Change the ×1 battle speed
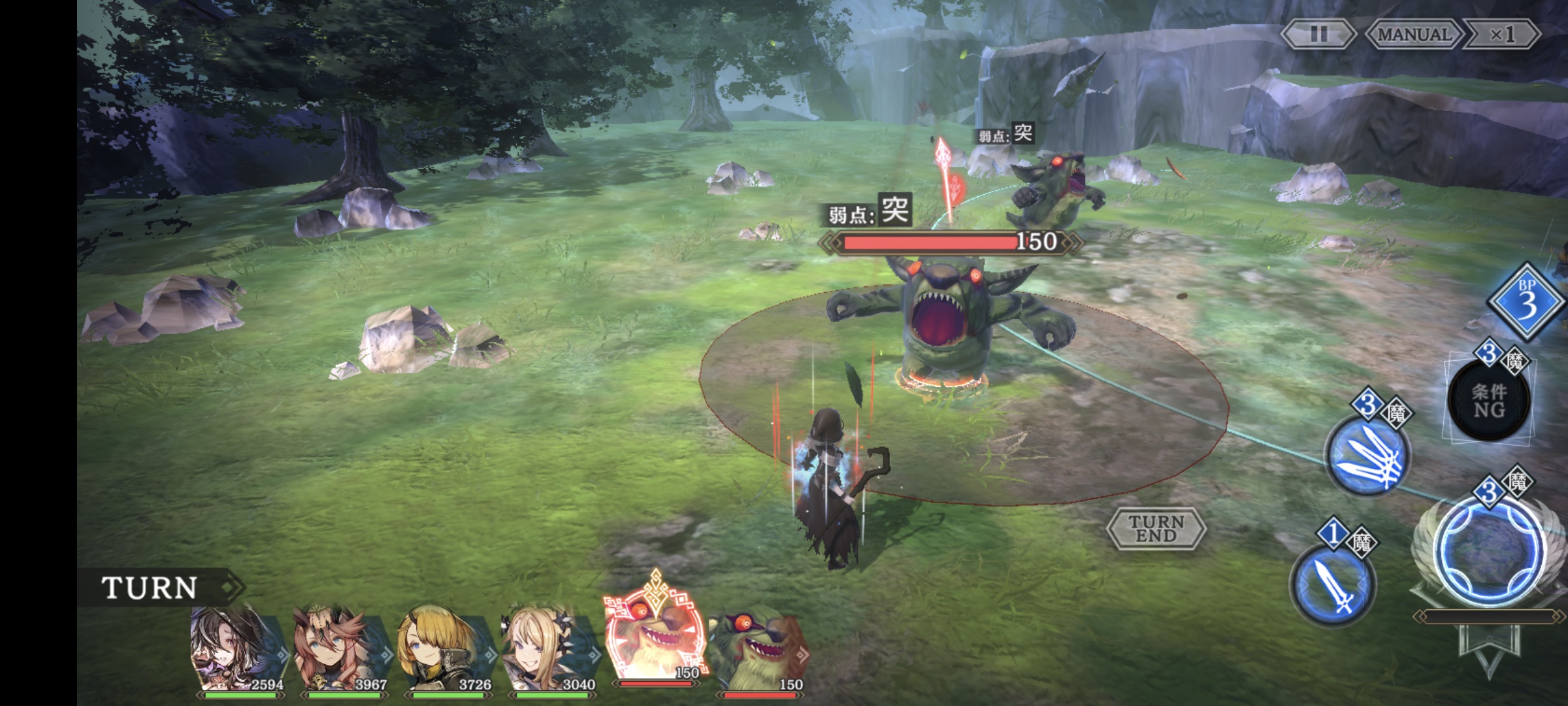The image size is (1568, 706). (1501, 34)
